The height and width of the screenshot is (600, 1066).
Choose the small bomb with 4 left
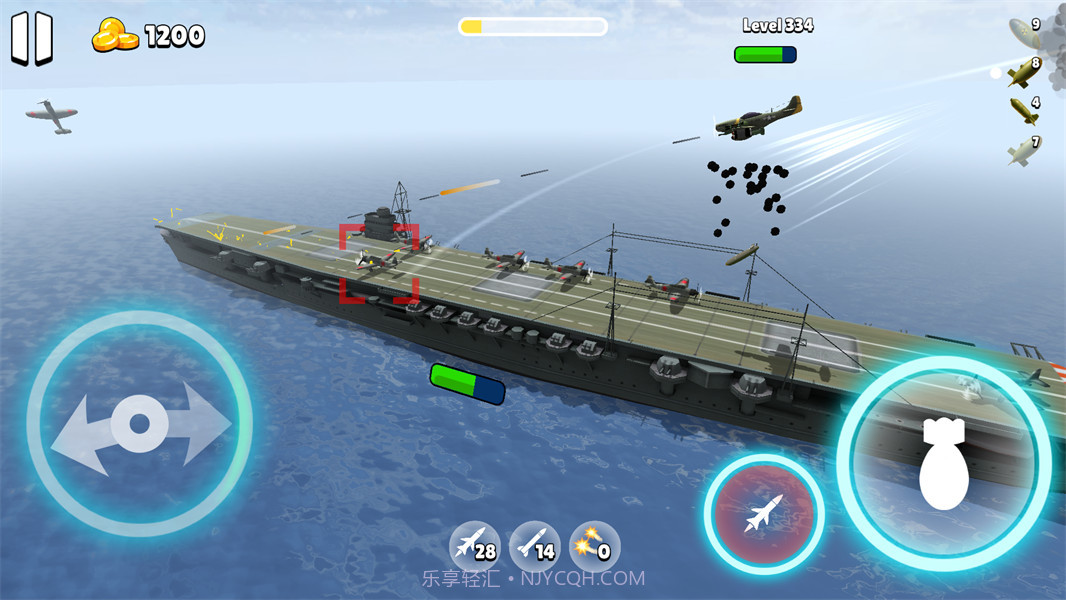point(1023,110)
